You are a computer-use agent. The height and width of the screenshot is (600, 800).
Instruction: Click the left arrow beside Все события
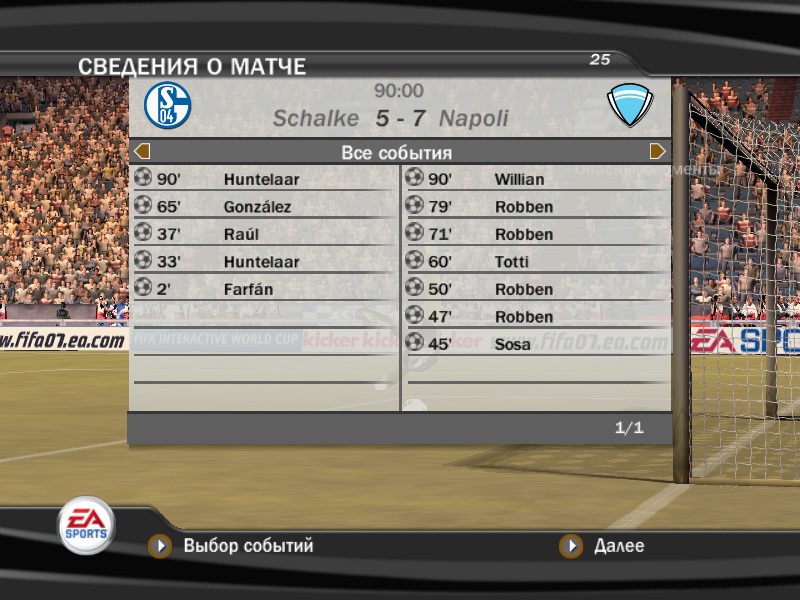point(142,152)
